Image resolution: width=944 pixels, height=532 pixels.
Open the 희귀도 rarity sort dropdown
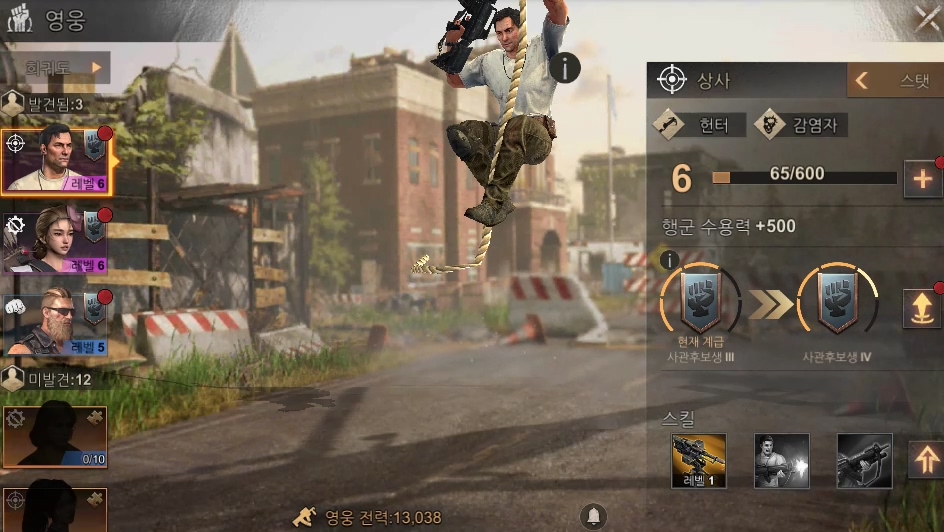(x=58, y=68)
